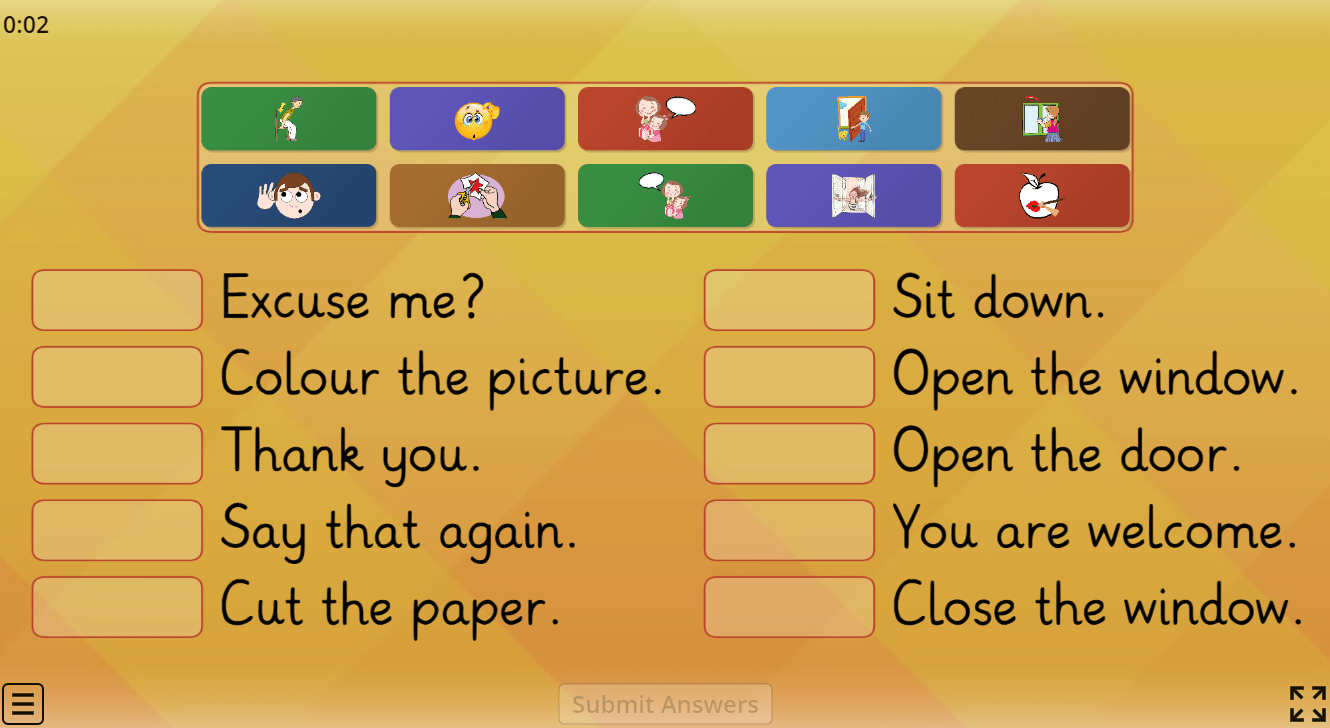Select the red tile with mother speaking

(x=665, y=118)
